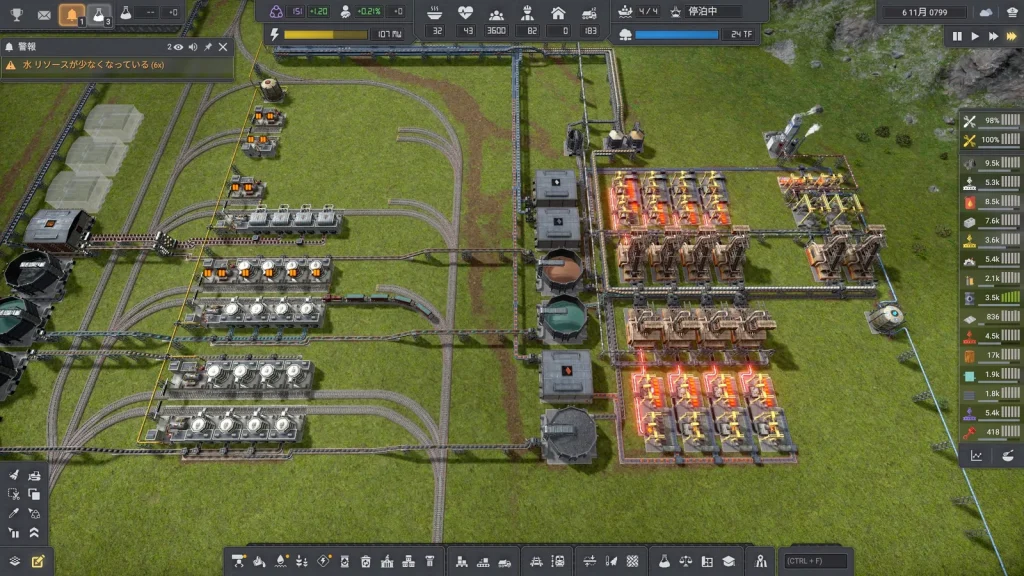Open the statistics graph button
1024x576 pixels.
click(976, 456)
